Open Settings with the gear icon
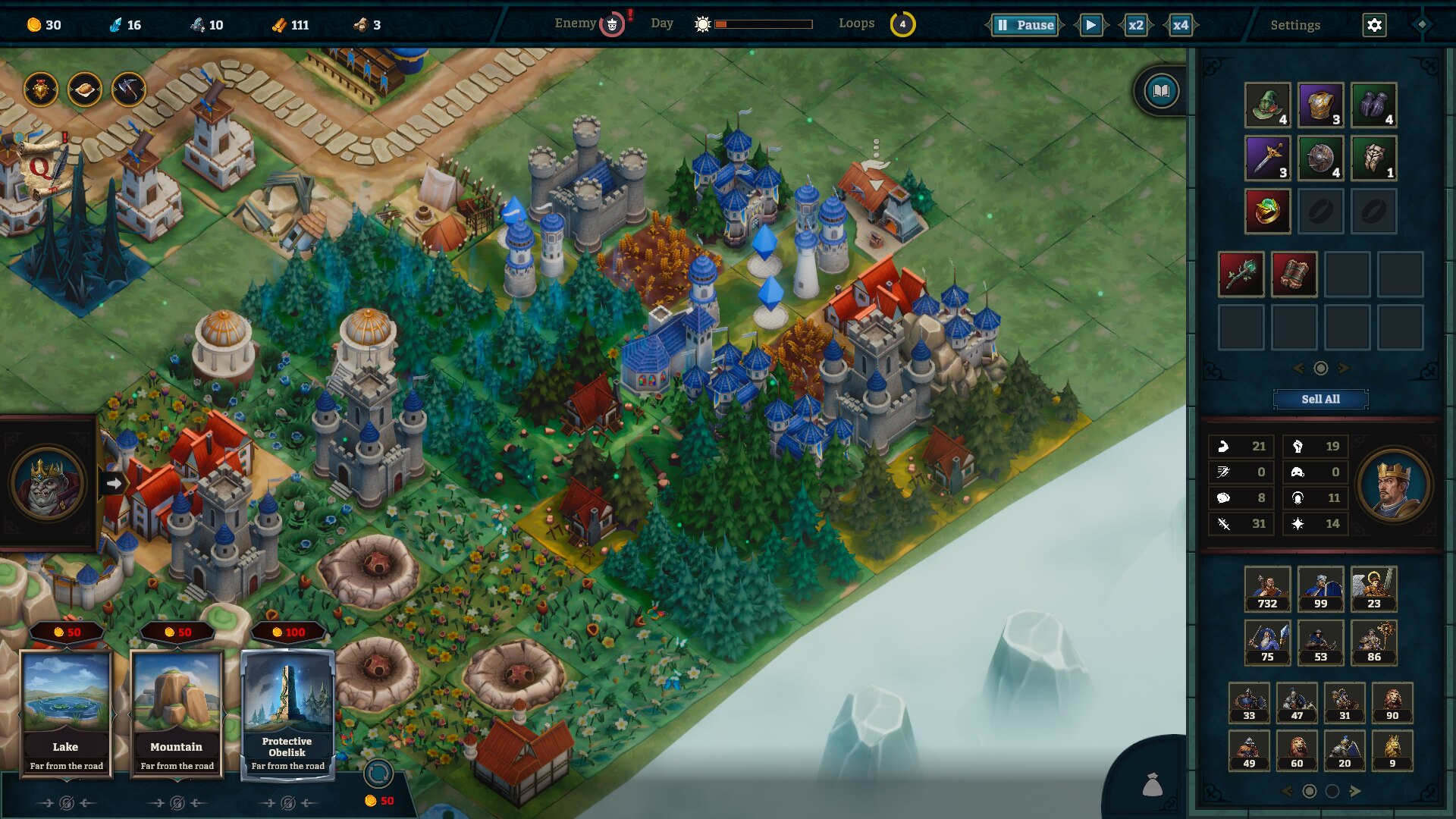This screenshot has height=819, width=1456. (1374, 25)
